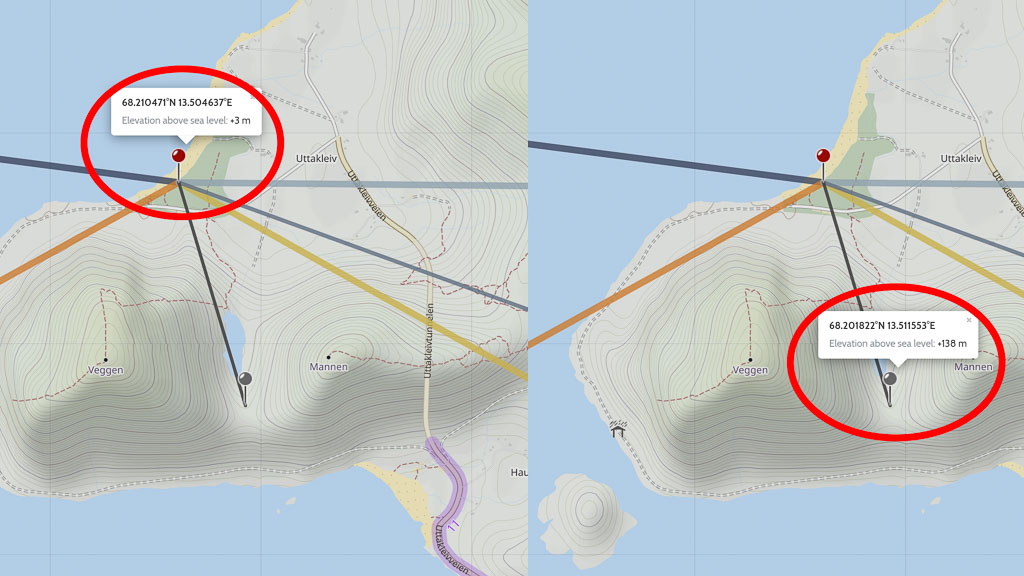The image size is (1024, 576).
Task: Select the grey pin under the +138 m popup
Action: pyautogui.click(x=889, y=379)
